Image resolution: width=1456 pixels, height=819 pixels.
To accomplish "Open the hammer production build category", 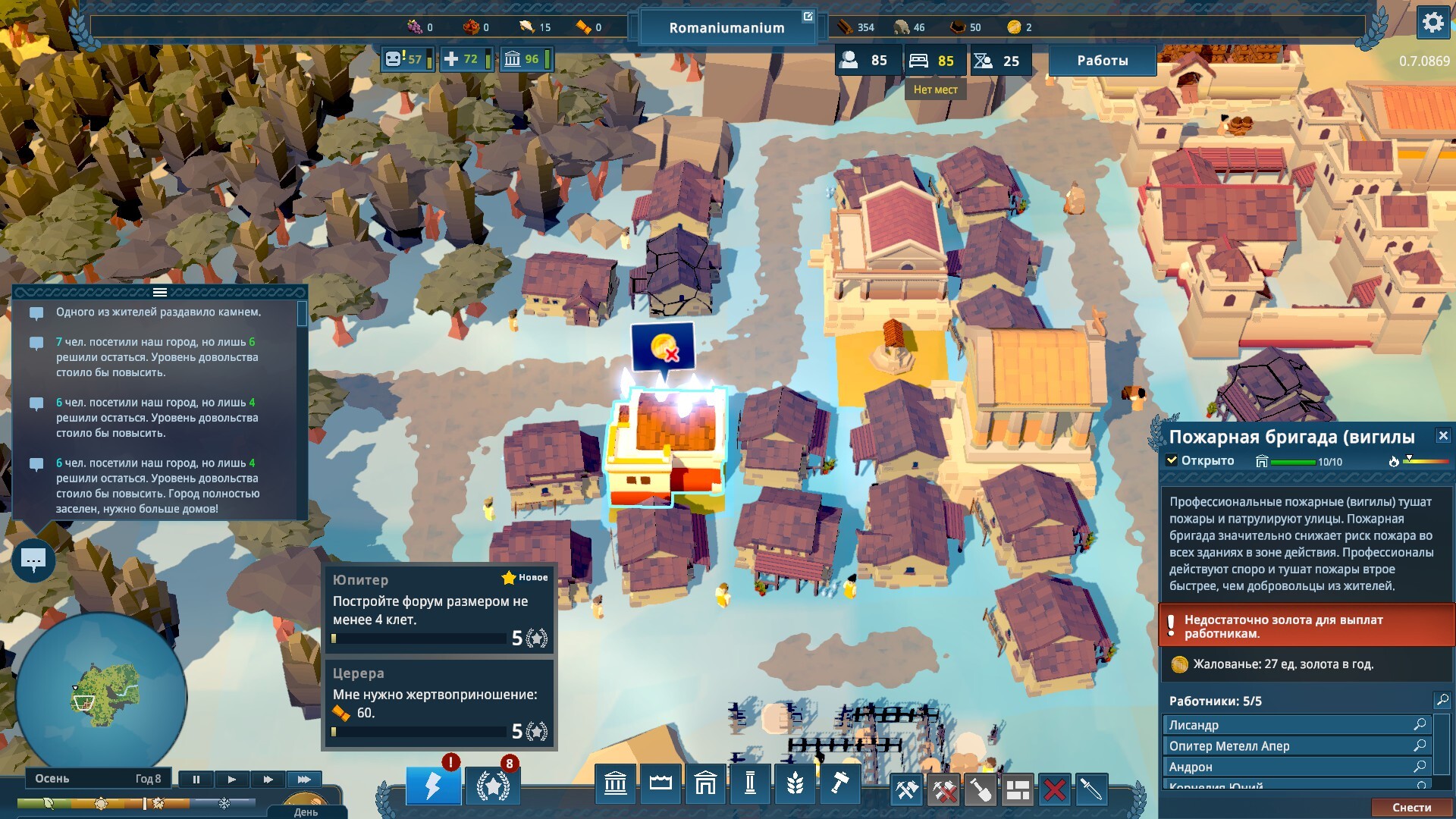I will click(x=839, y=784).
